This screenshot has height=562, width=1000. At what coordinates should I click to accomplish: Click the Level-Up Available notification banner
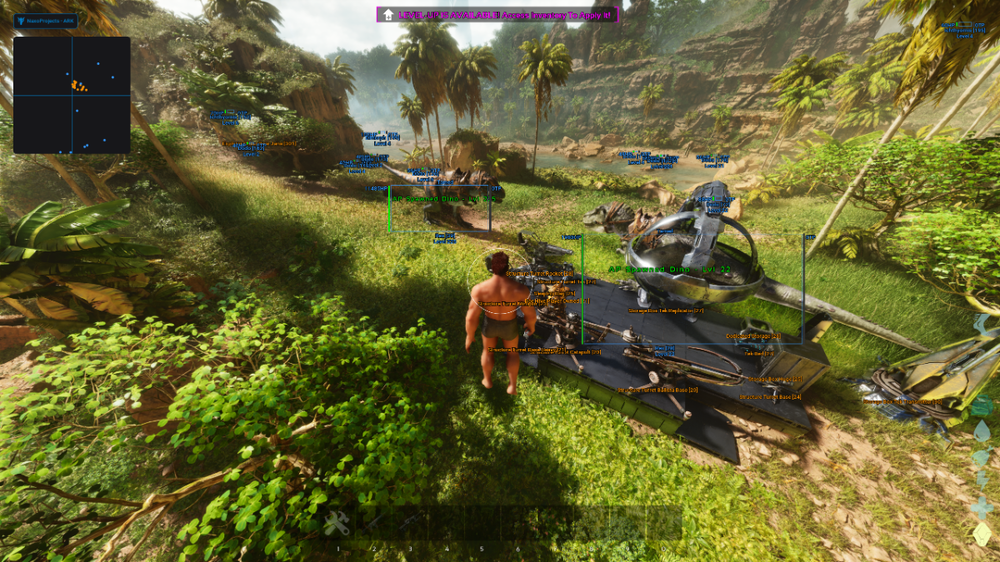coord(498,14)
